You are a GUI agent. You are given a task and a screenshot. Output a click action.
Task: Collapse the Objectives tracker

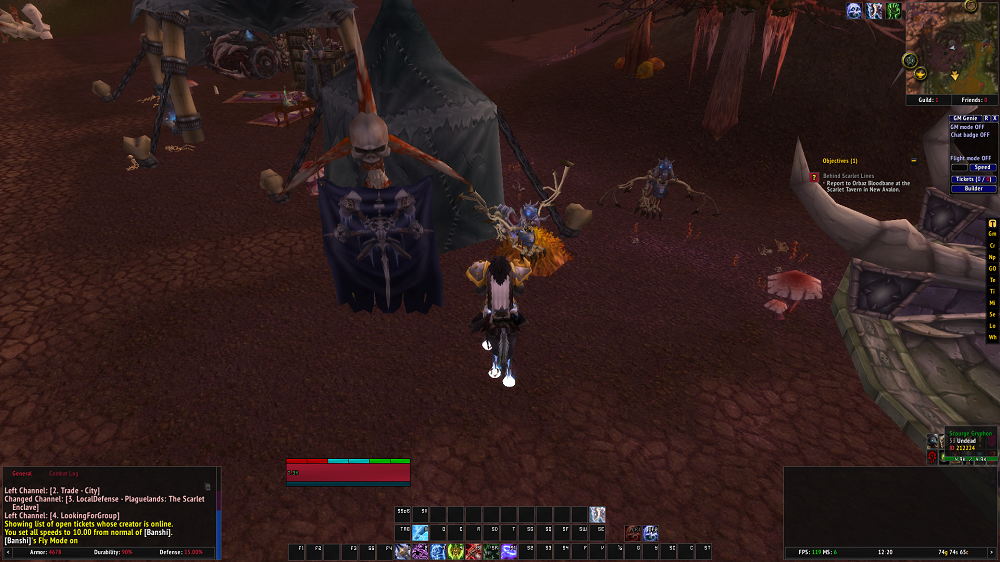(913, 160)
